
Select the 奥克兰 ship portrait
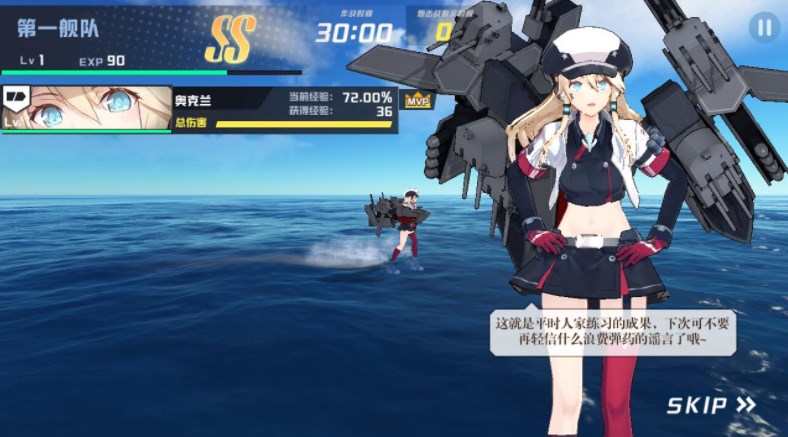tap(87, 109)
